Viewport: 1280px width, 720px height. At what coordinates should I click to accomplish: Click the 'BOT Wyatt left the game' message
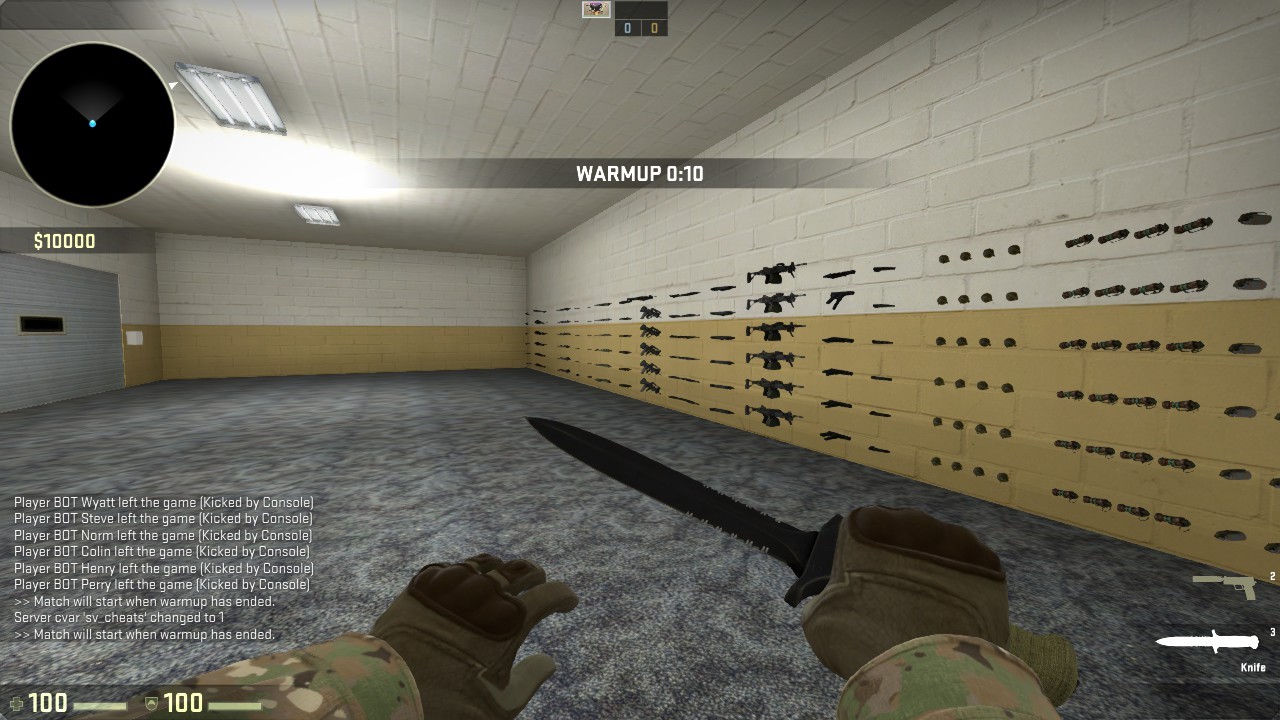click(x=163, y=502)
